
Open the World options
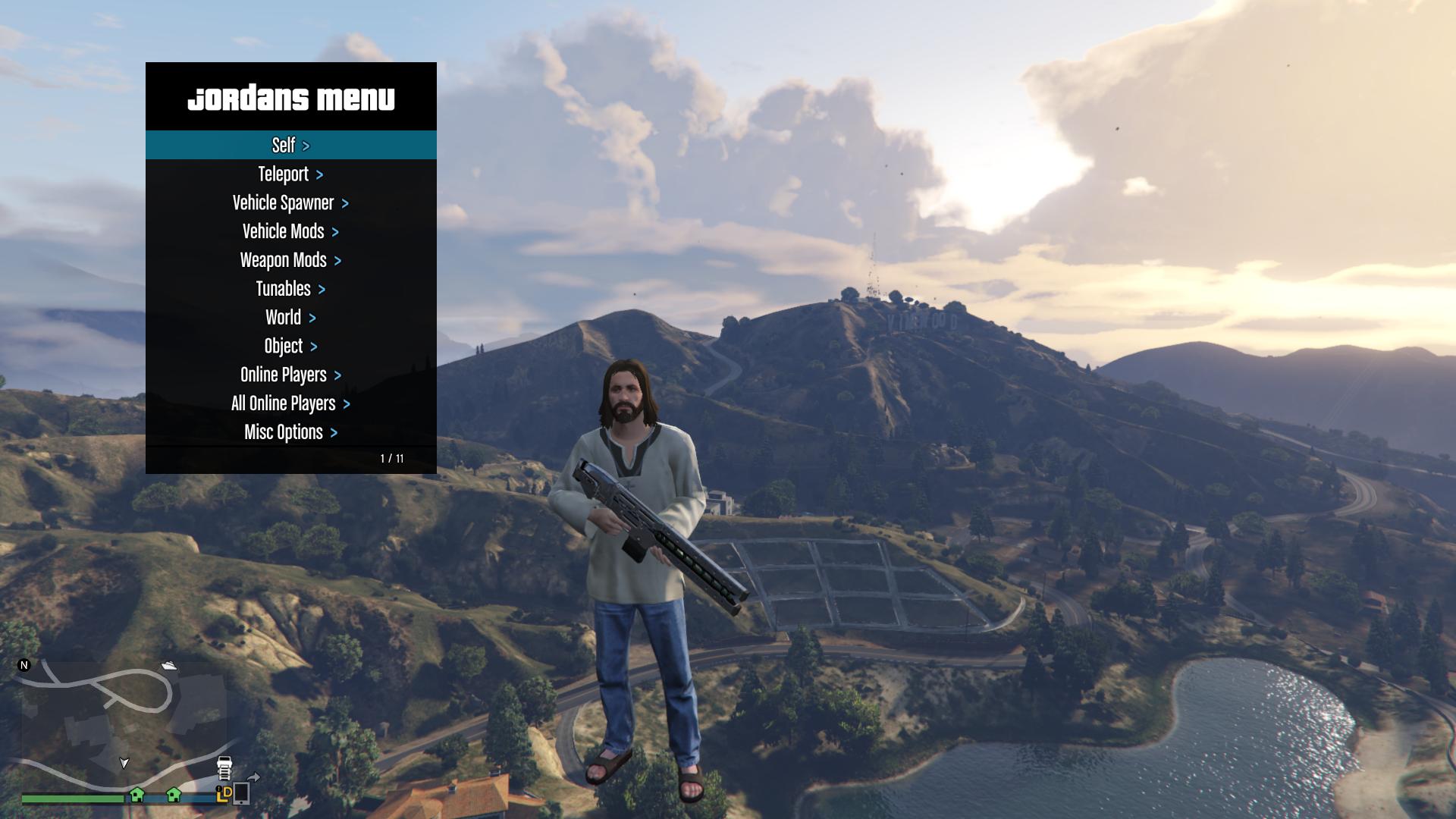pos(290,318)
